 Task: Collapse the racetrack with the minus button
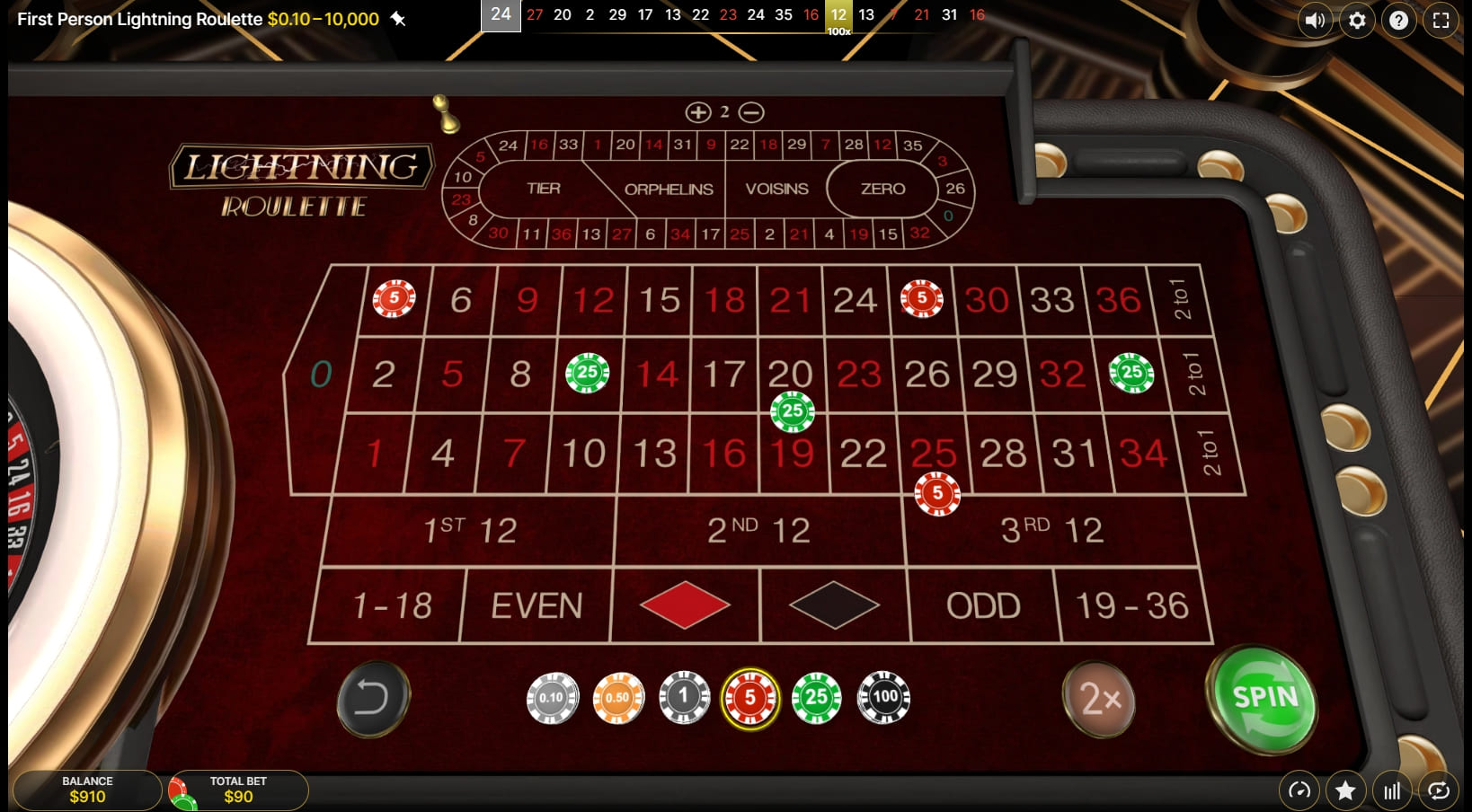750,113
